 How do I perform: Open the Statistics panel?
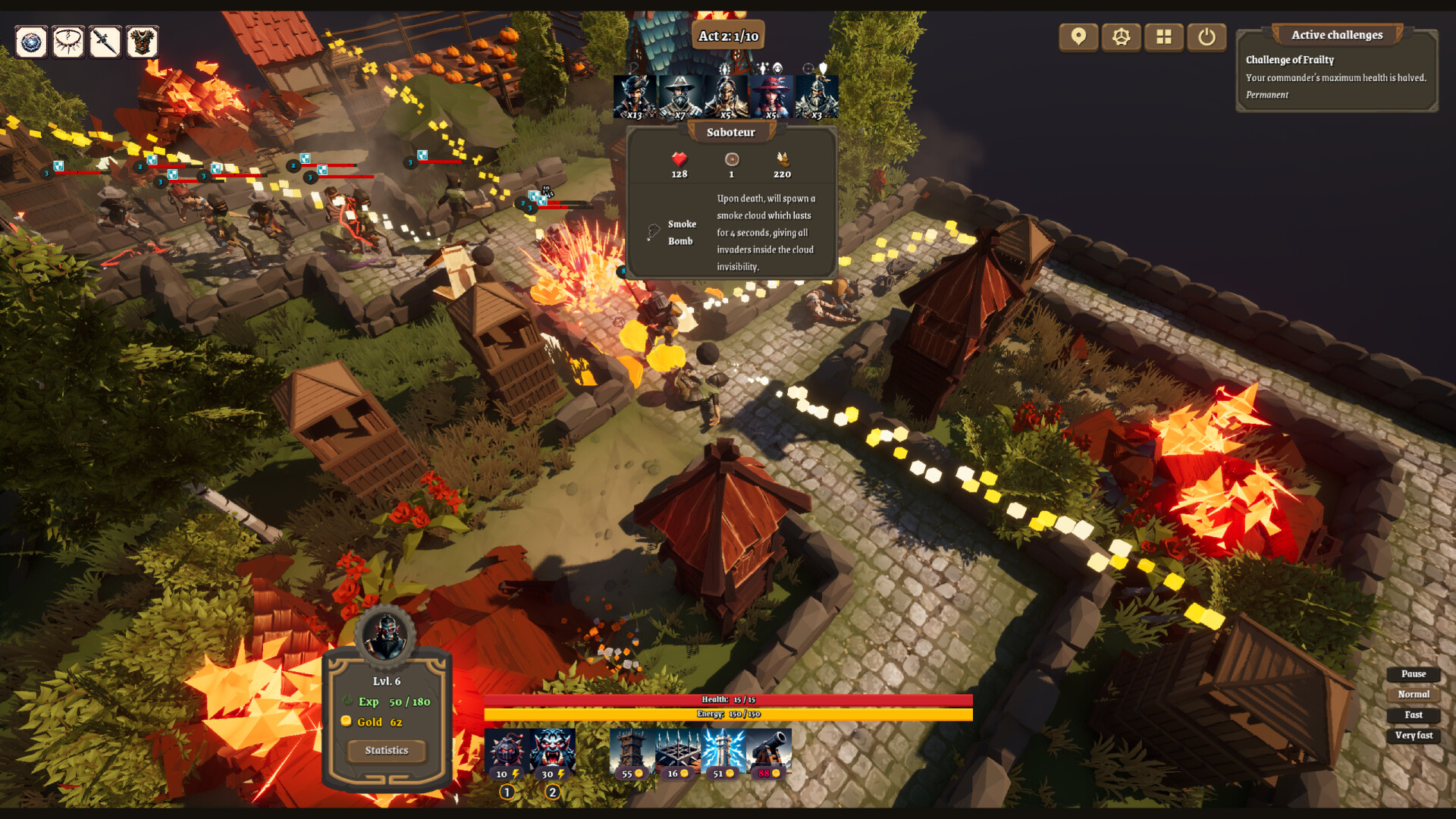click(x=386, y=750)
